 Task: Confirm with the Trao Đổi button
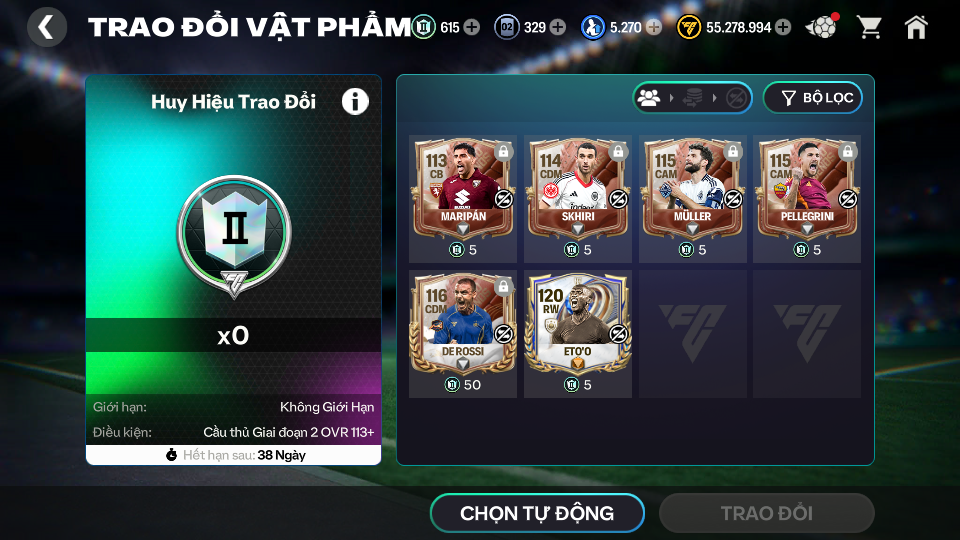click(766, 514)
